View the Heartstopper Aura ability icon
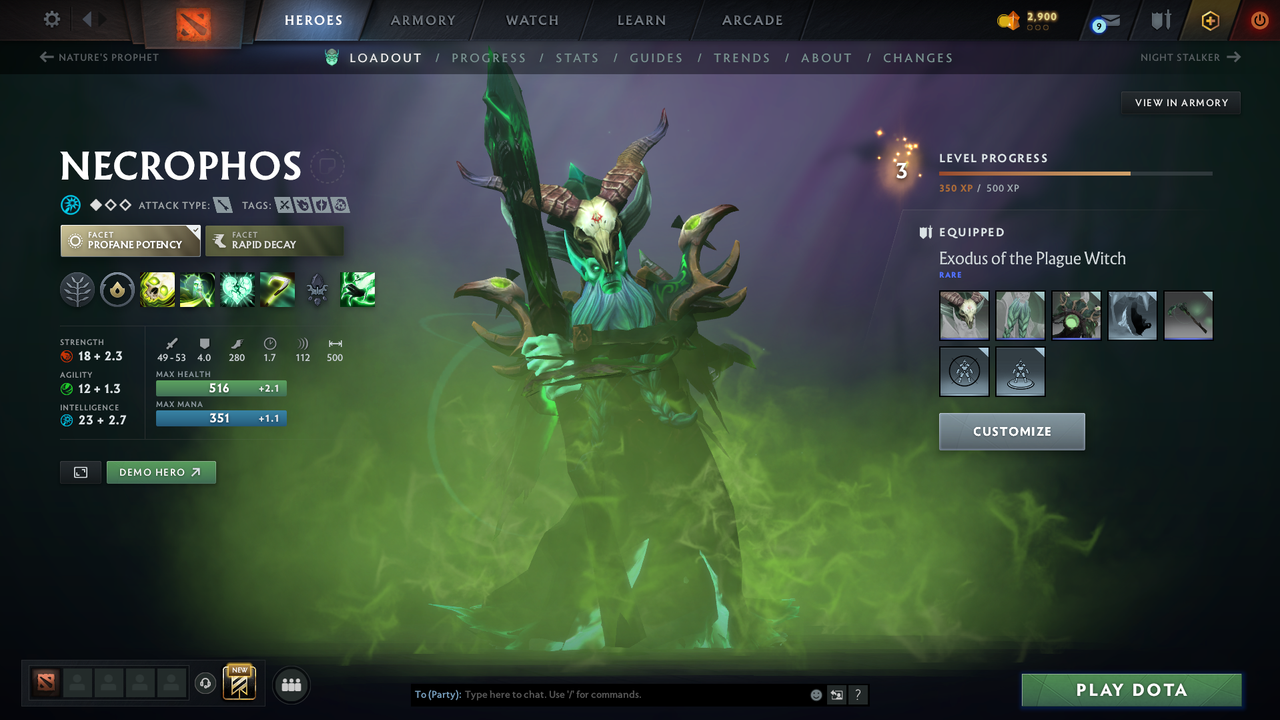This screenshot has width=1280, height=720. click(237, 289)
